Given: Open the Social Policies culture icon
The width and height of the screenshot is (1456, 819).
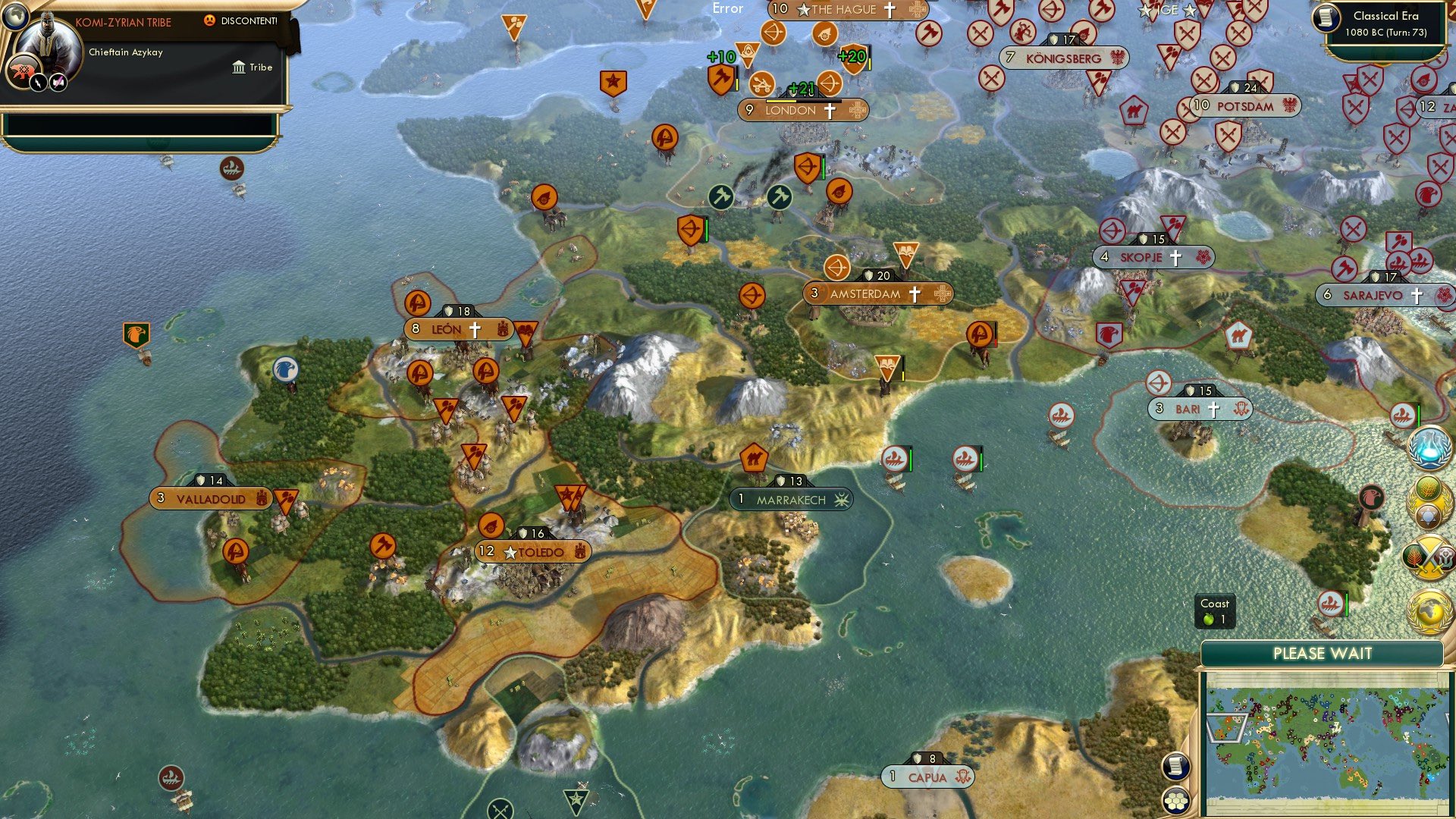Looking at the screenshot, I should (x=1429, y=500).
